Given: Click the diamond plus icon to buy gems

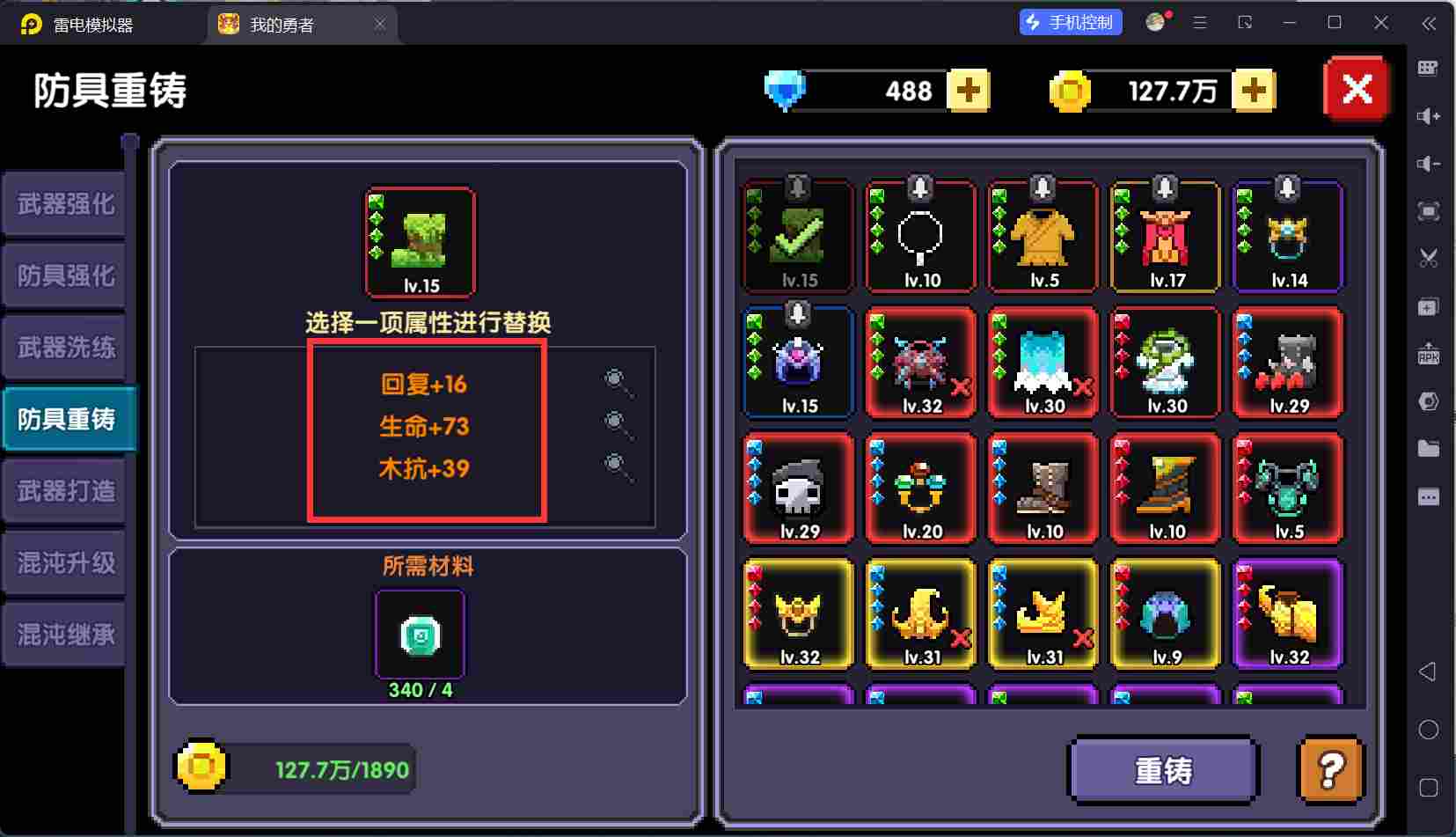Looking at the screenshot, I should click(x=969, y=89).
